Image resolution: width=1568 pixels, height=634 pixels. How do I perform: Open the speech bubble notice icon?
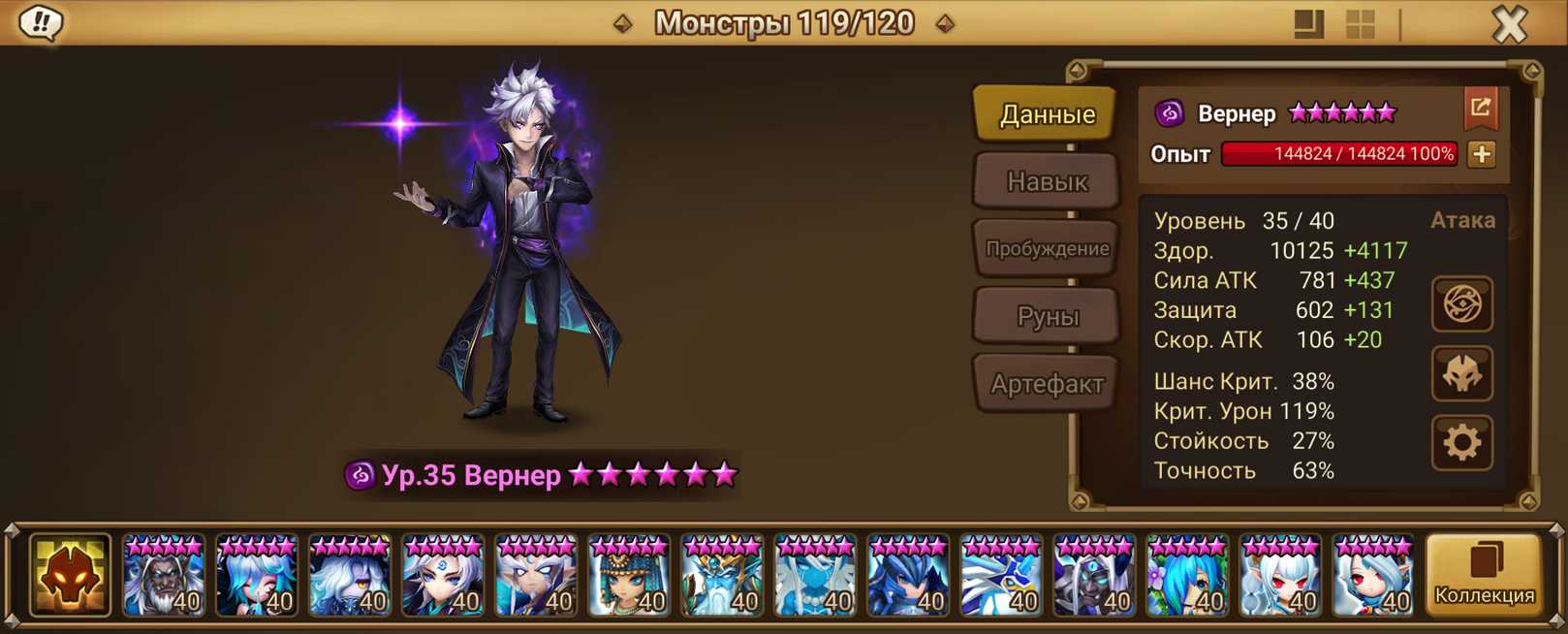coord(41,22)
